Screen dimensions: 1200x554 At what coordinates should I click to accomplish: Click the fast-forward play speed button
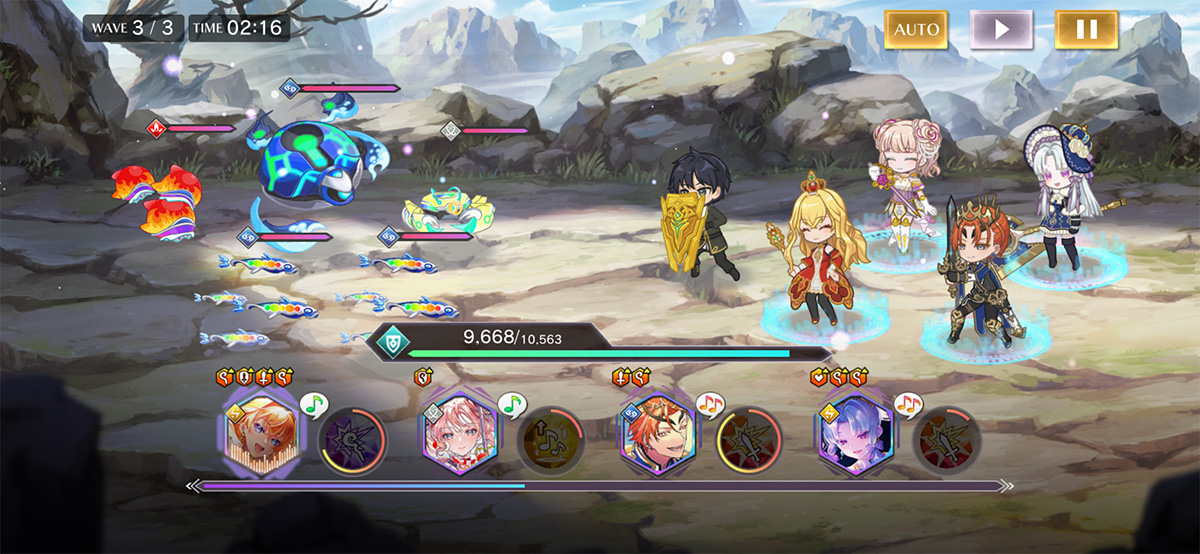click(1001, 29)
